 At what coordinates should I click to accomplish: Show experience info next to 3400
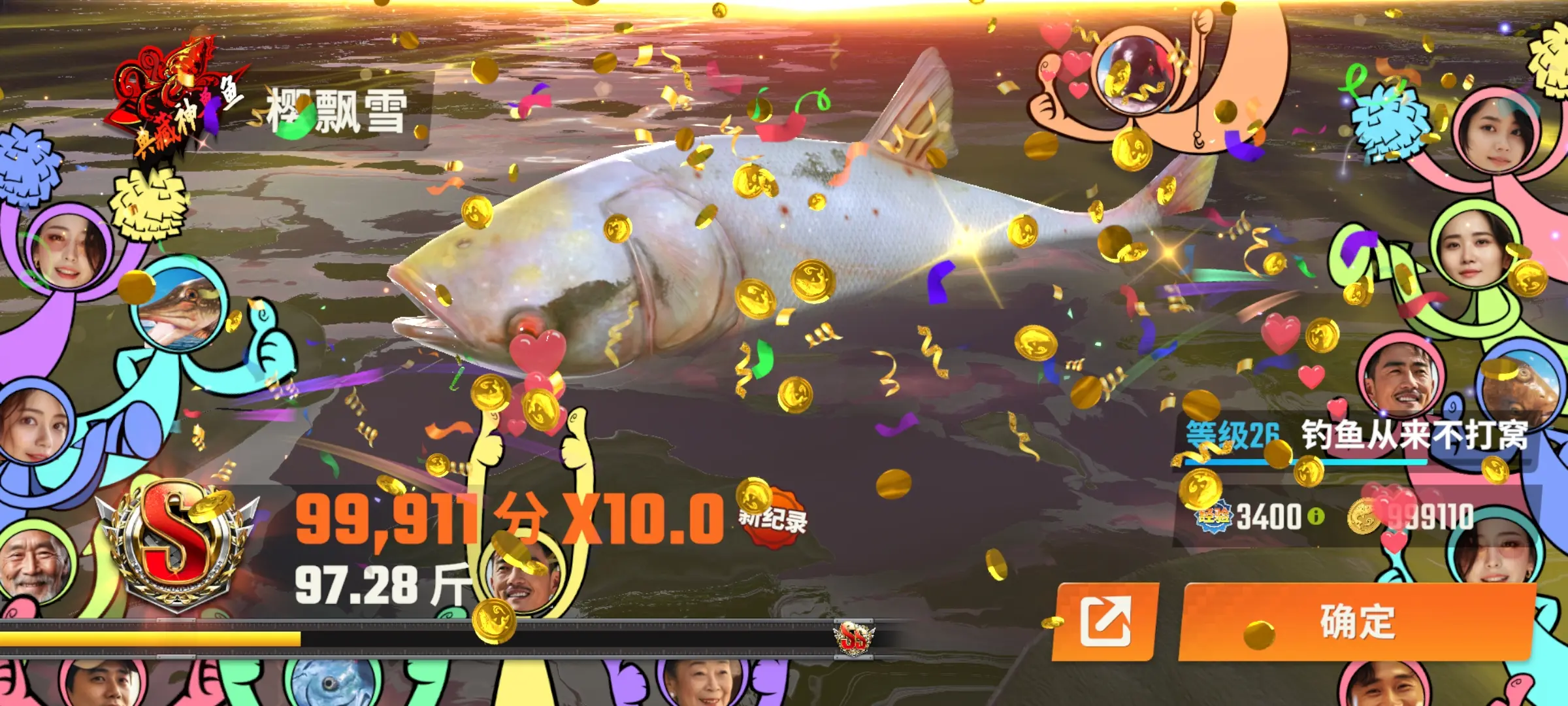1316,516
